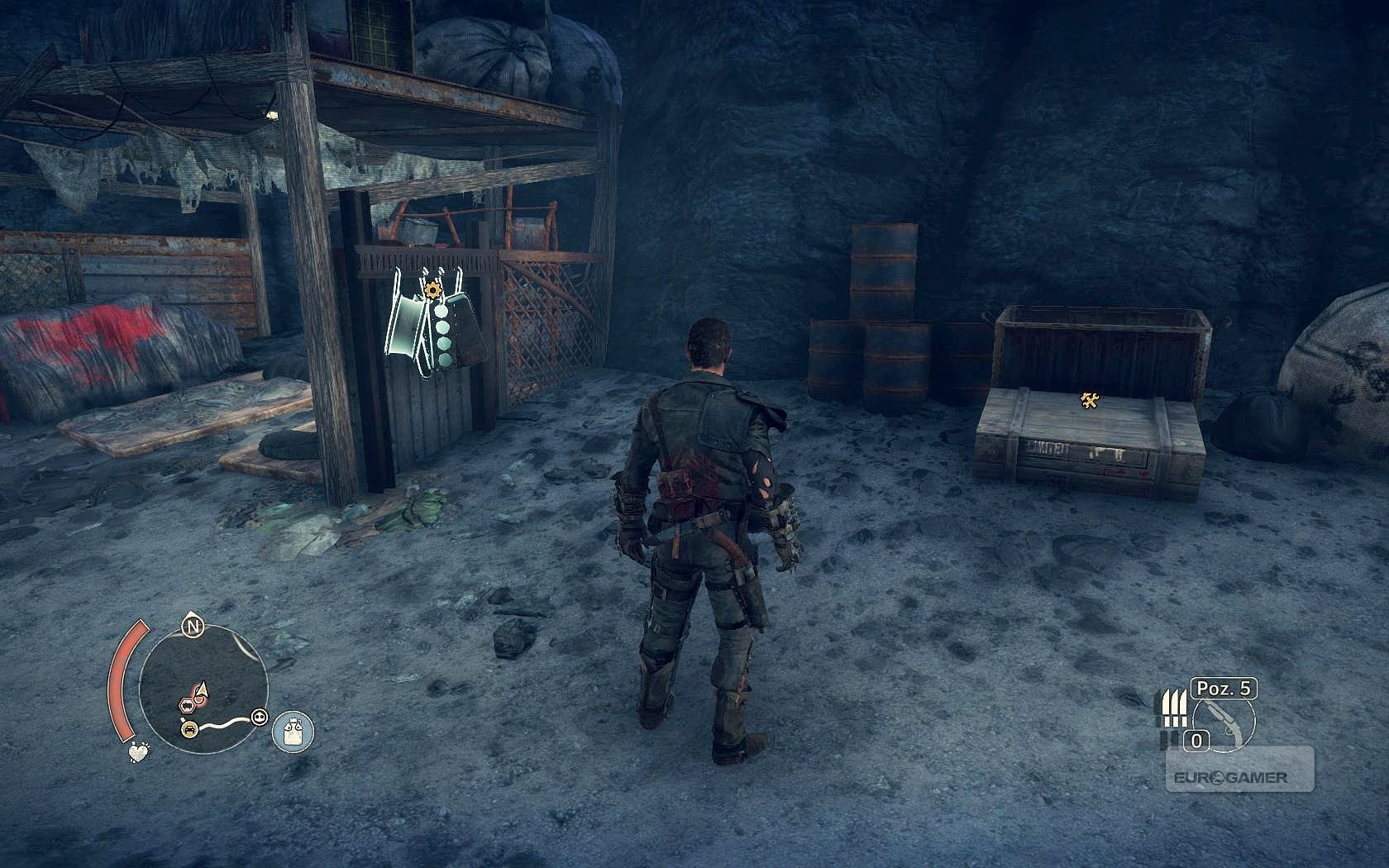Select the skull objective marker on minimap
Screen dimensions: 1389x868
point(260,717)
